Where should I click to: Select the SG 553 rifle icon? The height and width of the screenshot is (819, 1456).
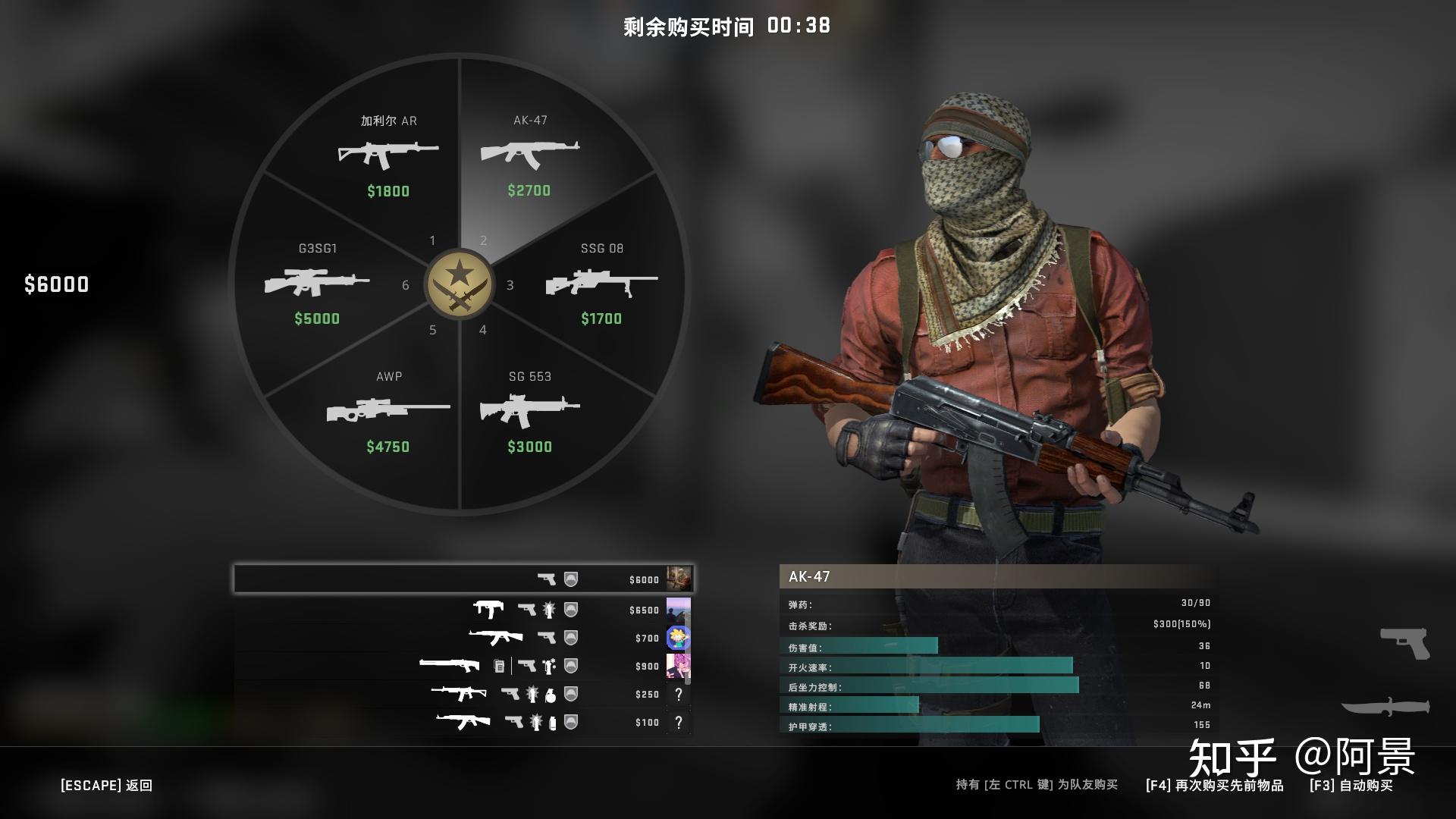(x=531, y=409)
